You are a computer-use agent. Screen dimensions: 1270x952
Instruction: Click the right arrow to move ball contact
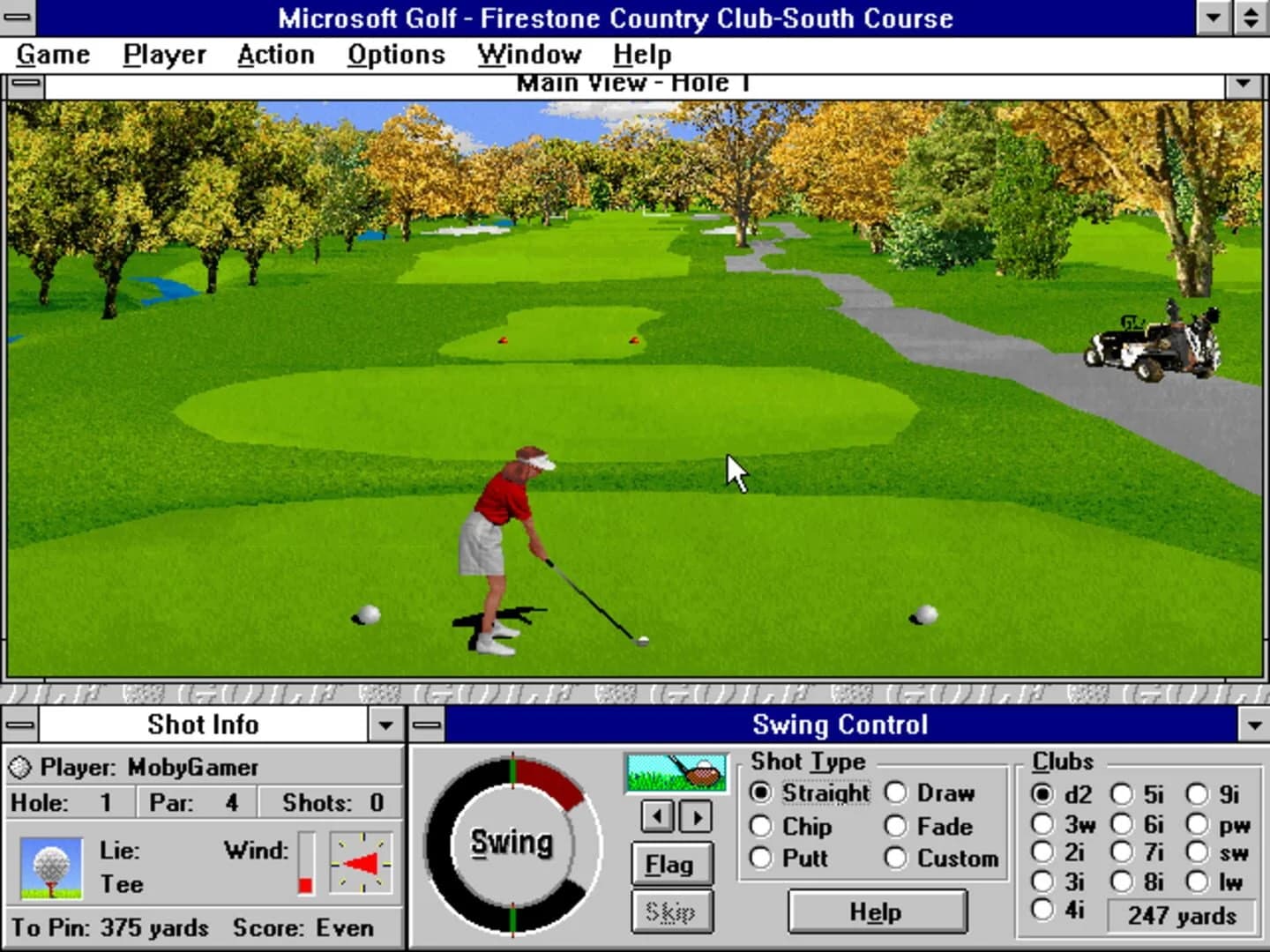(x=697, y=816)
